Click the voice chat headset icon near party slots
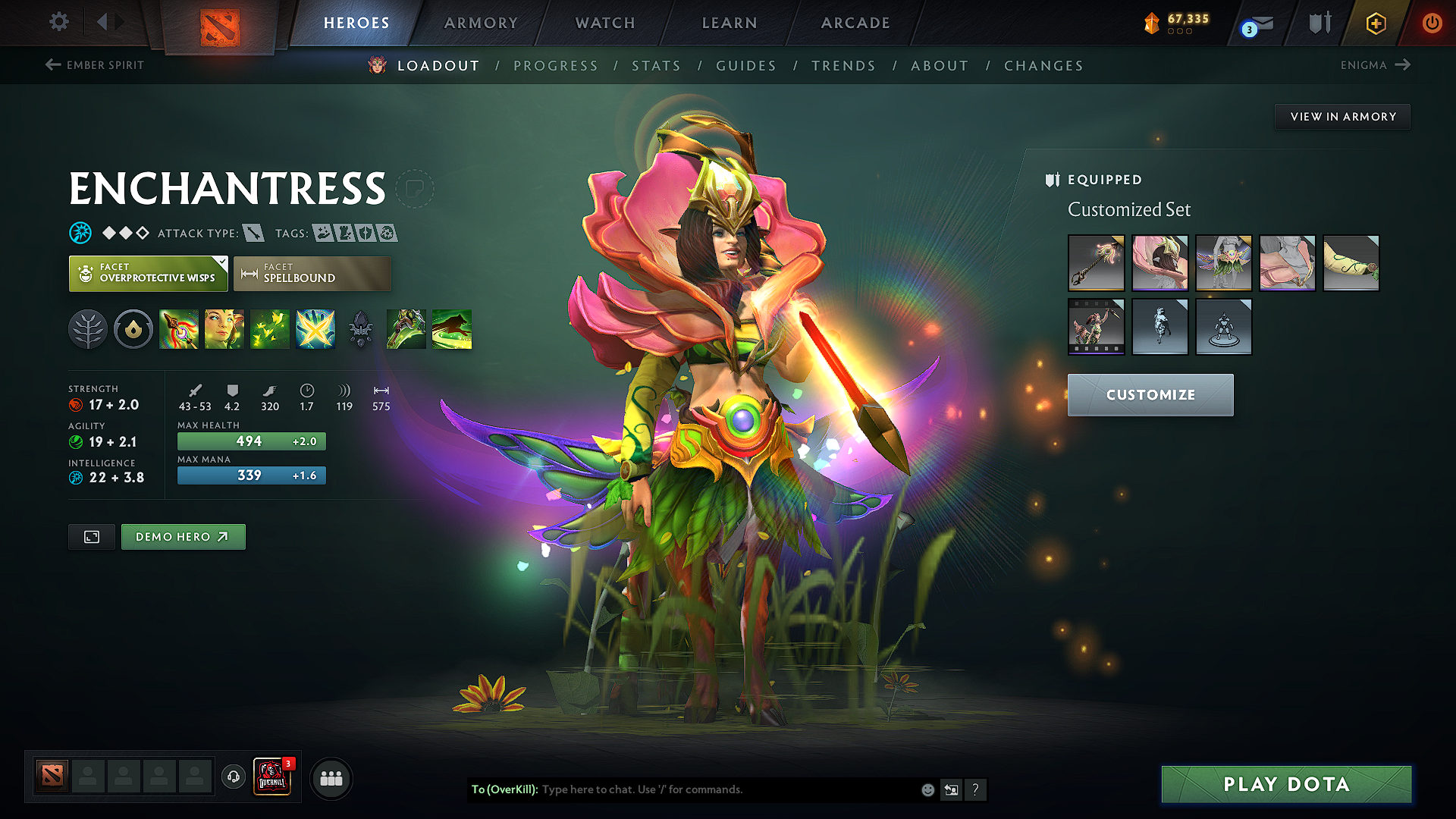 [233, 778]
